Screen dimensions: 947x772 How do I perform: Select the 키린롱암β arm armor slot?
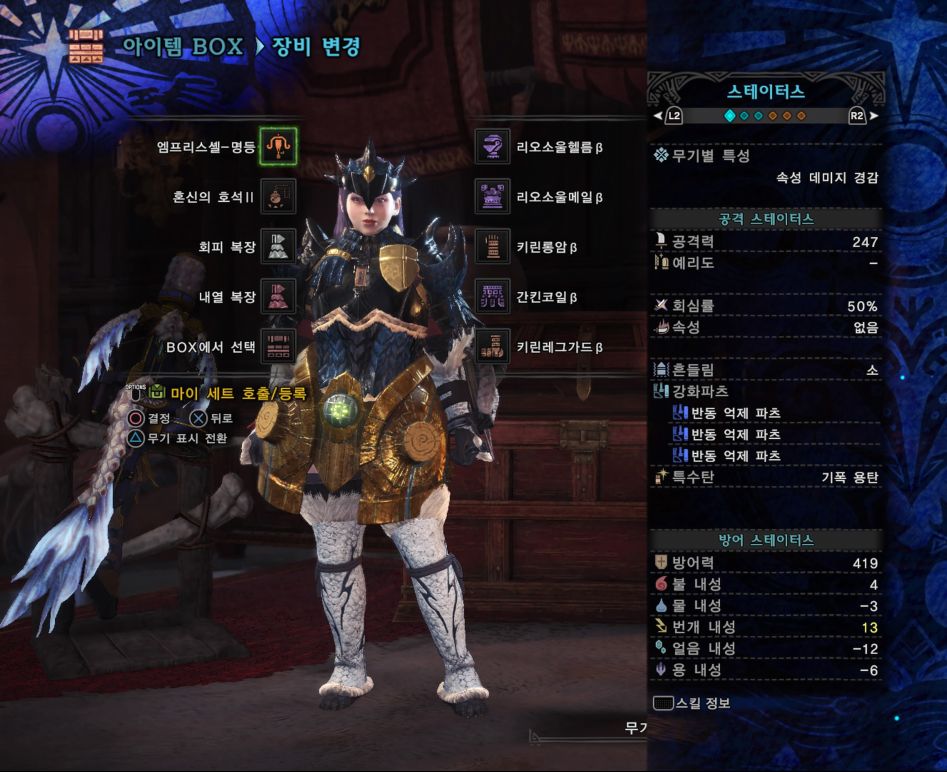(x=492, y=246)
